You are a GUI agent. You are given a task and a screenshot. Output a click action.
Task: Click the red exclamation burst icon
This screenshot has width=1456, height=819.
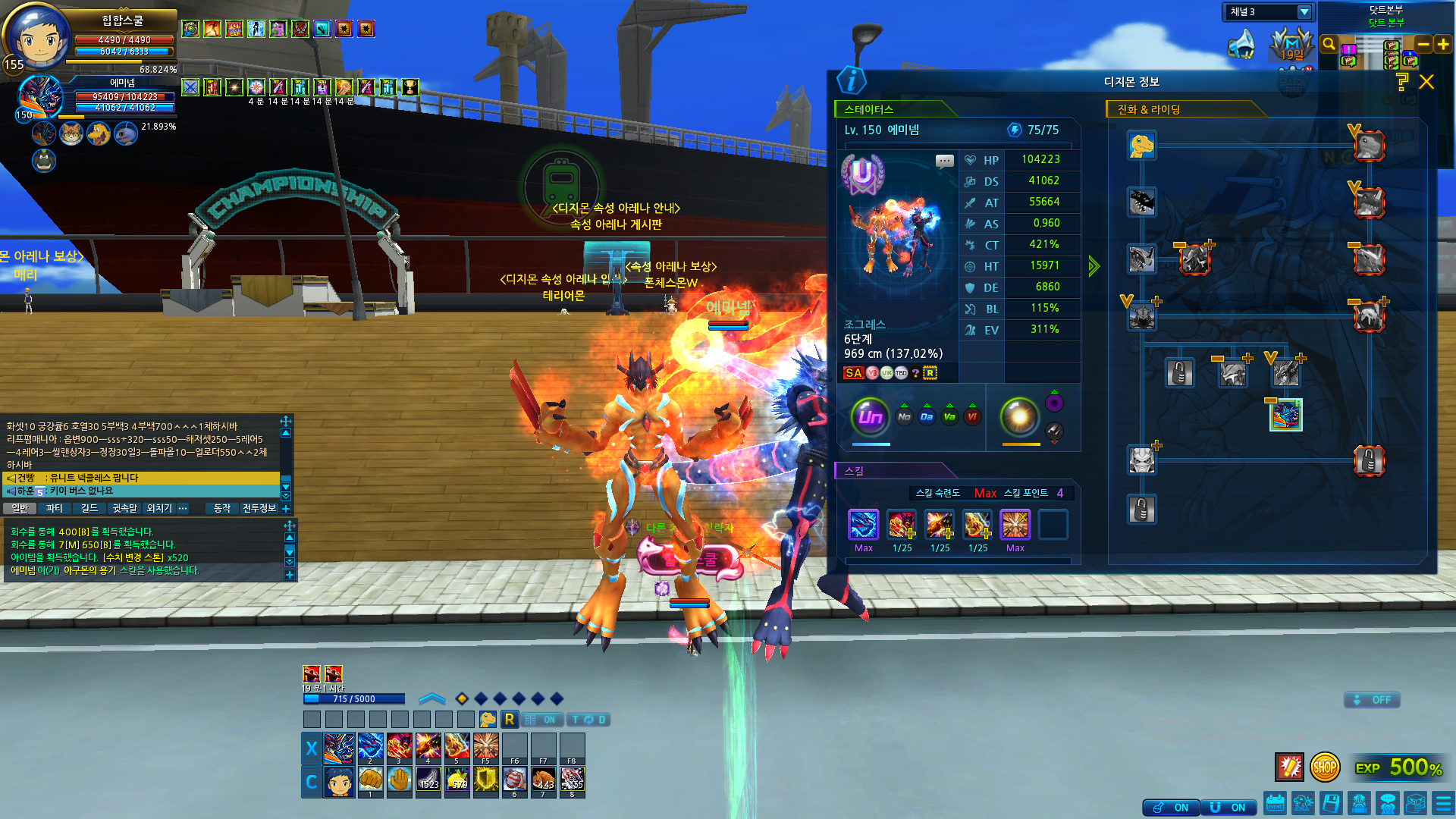coord(1289,767)
